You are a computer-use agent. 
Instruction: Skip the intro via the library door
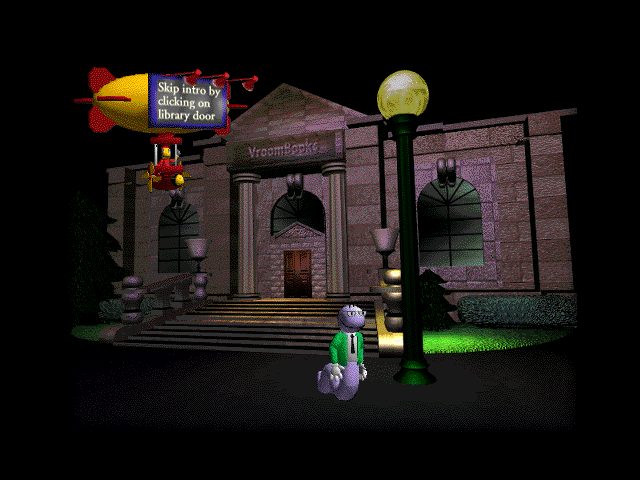click(297, 273)
